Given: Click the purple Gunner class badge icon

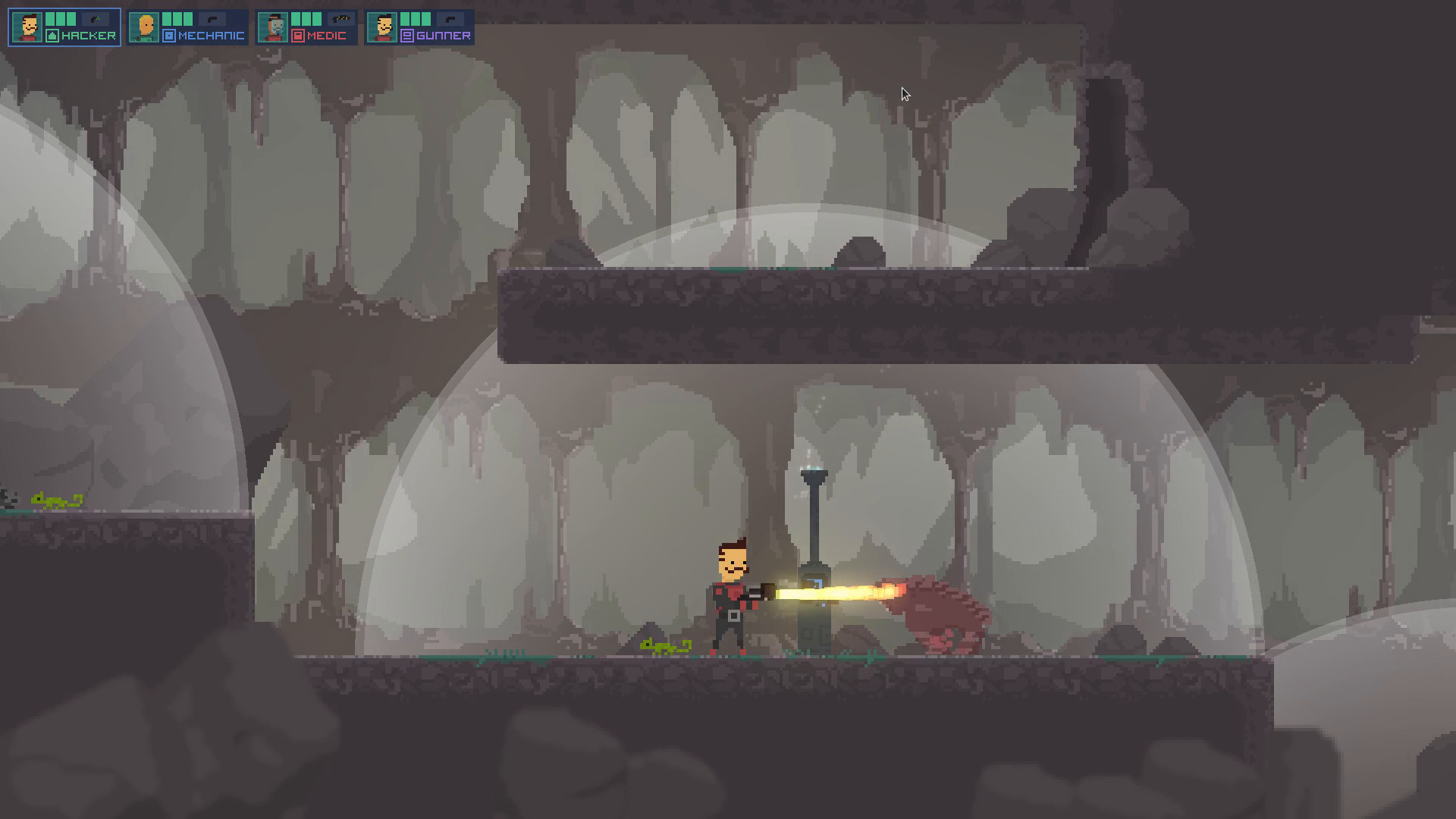Looking at the screenshot, I should click(406, 33).
